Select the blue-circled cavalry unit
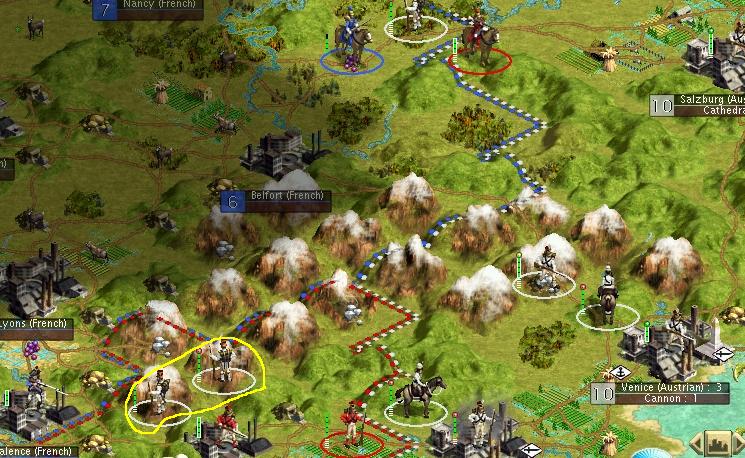This screenshot has height=458, width=745. point(351,42)
